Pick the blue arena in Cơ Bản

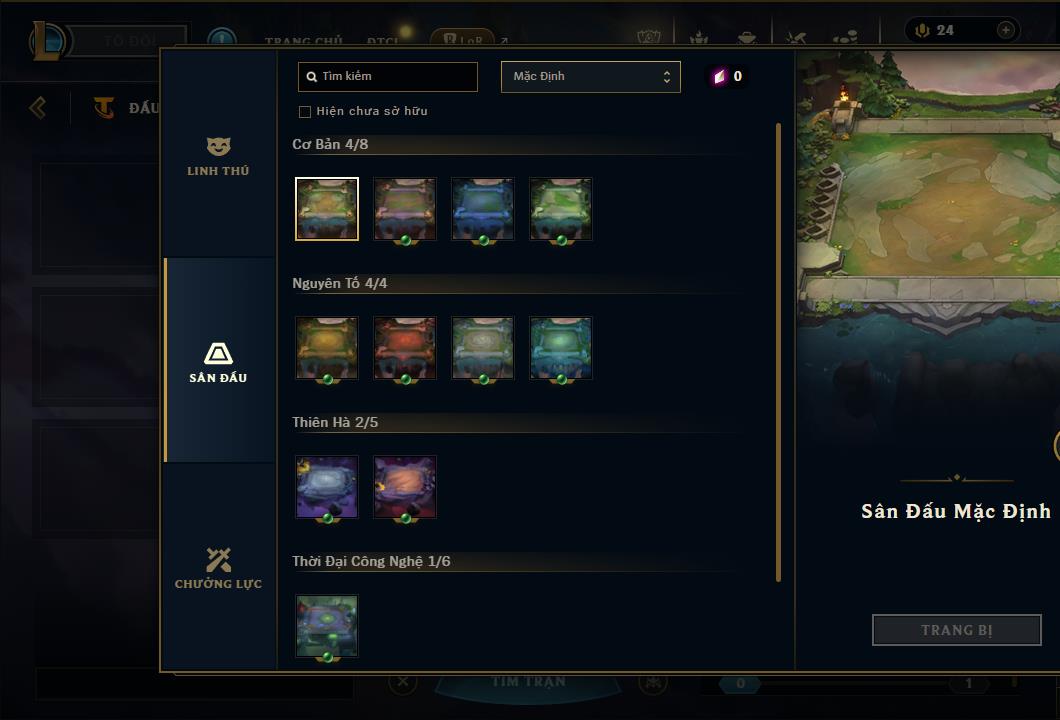[x=483, y=209]
